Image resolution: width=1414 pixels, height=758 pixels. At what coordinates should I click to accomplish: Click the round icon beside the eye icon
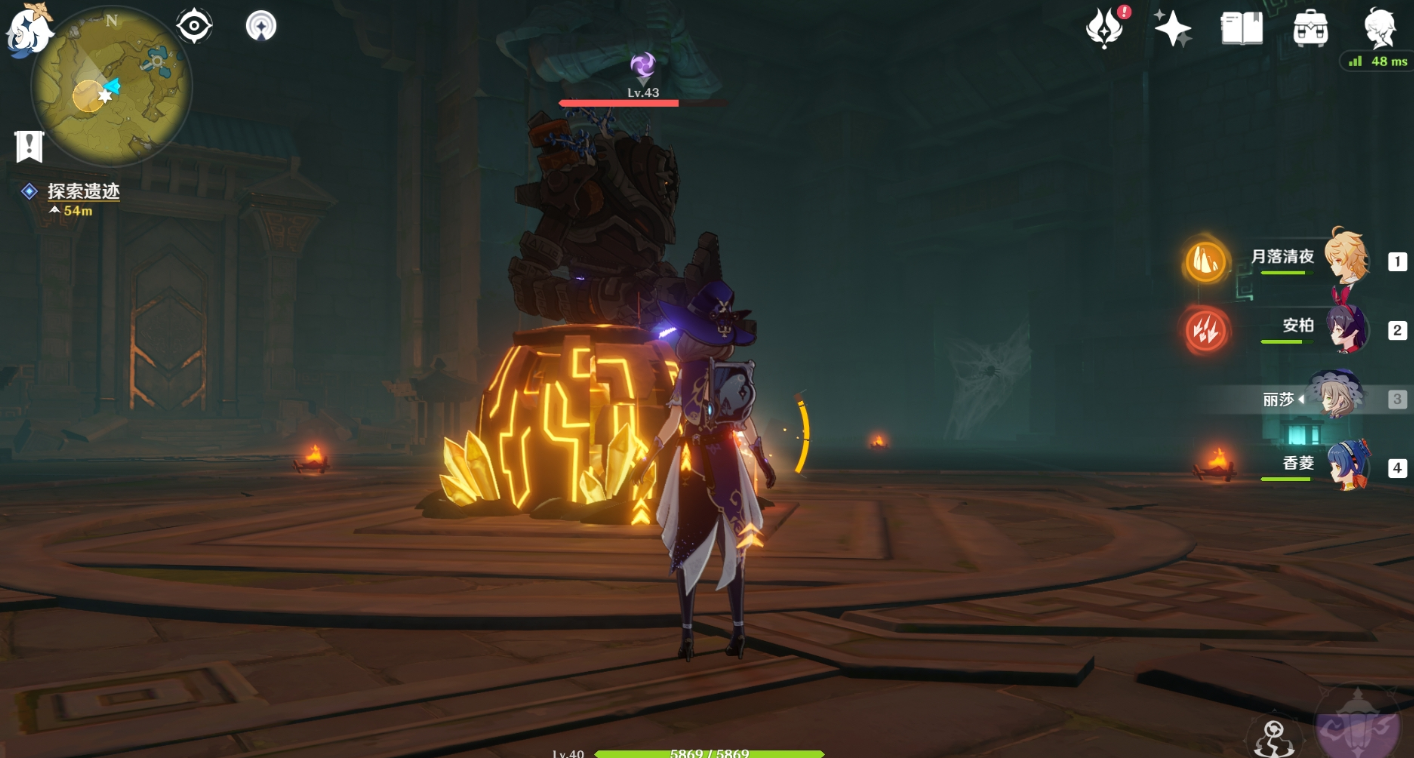261,26
